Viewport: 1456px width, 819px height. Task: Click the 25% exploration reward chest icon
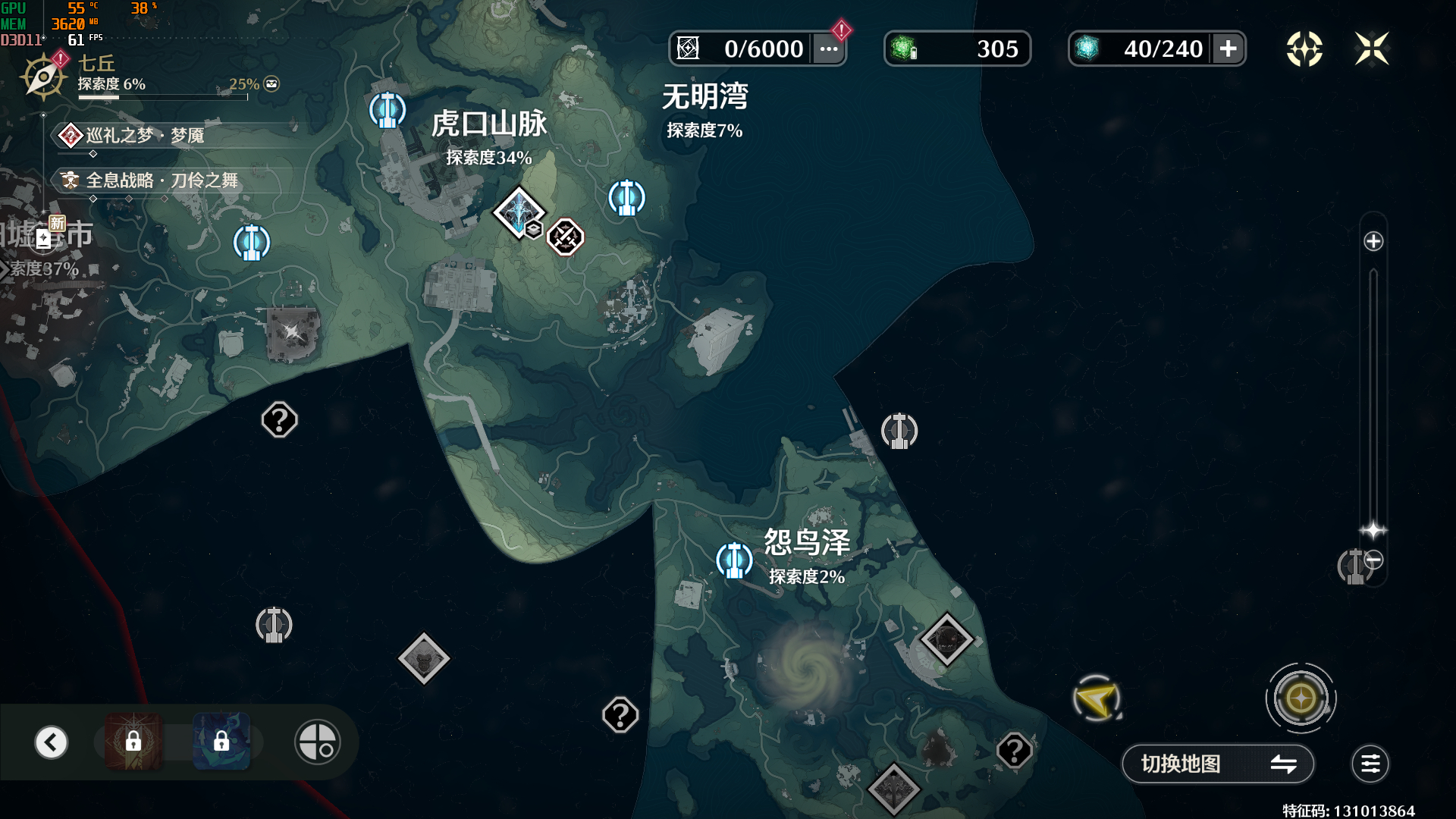click(x=271, y=84)
